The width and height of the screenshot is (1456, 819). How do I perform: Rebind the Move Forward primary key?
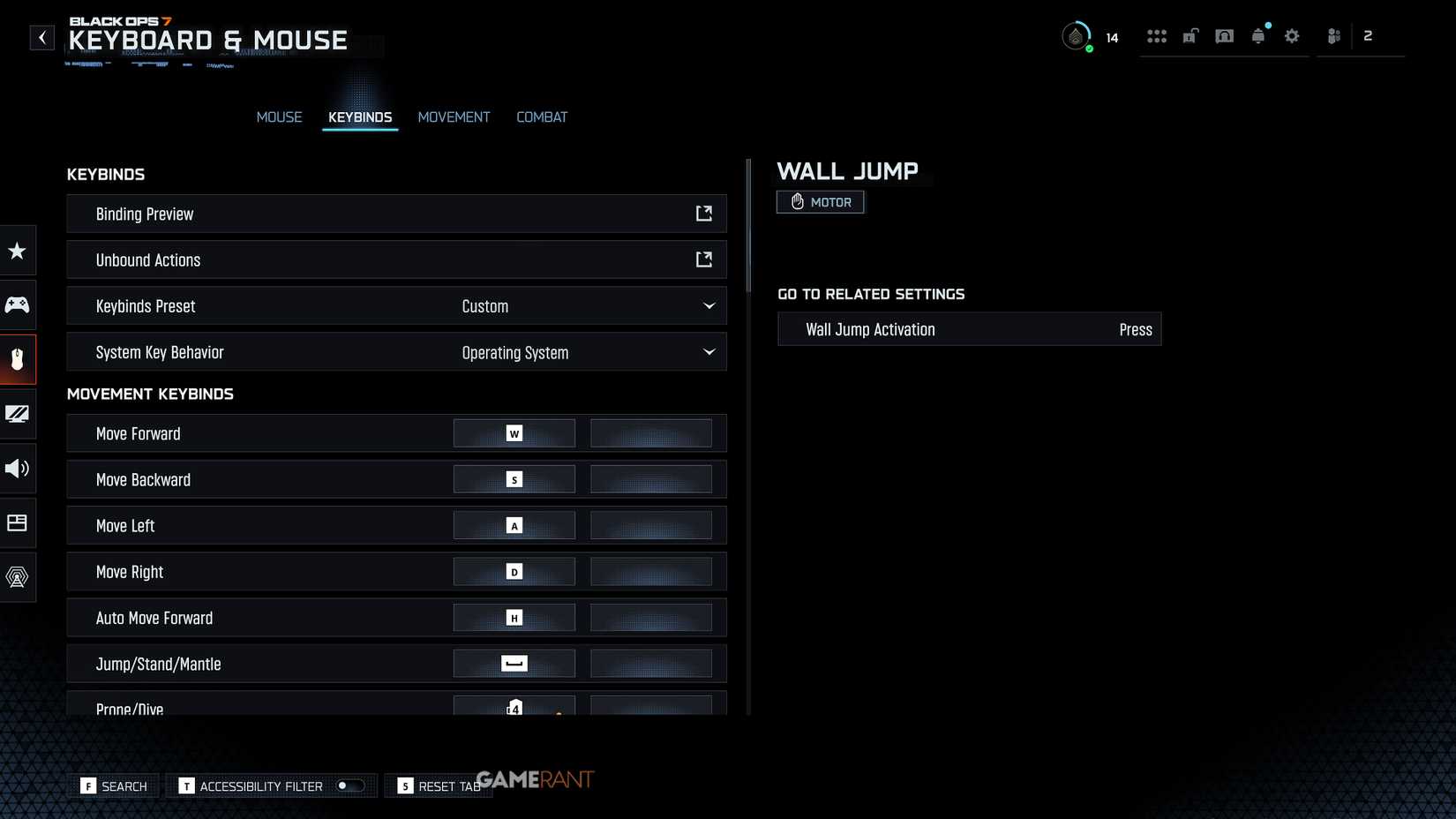coord(514,432)
